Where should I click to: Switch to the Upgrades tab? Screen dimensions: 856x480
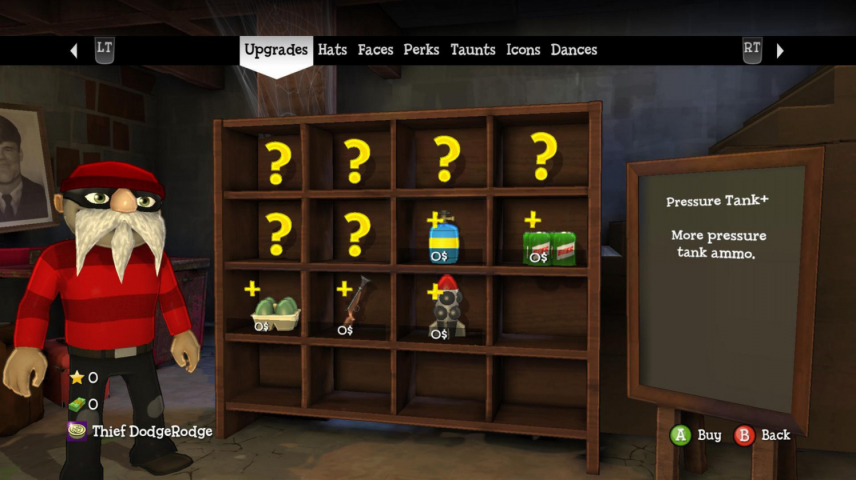pyautogui.click(x=275, y=50)
